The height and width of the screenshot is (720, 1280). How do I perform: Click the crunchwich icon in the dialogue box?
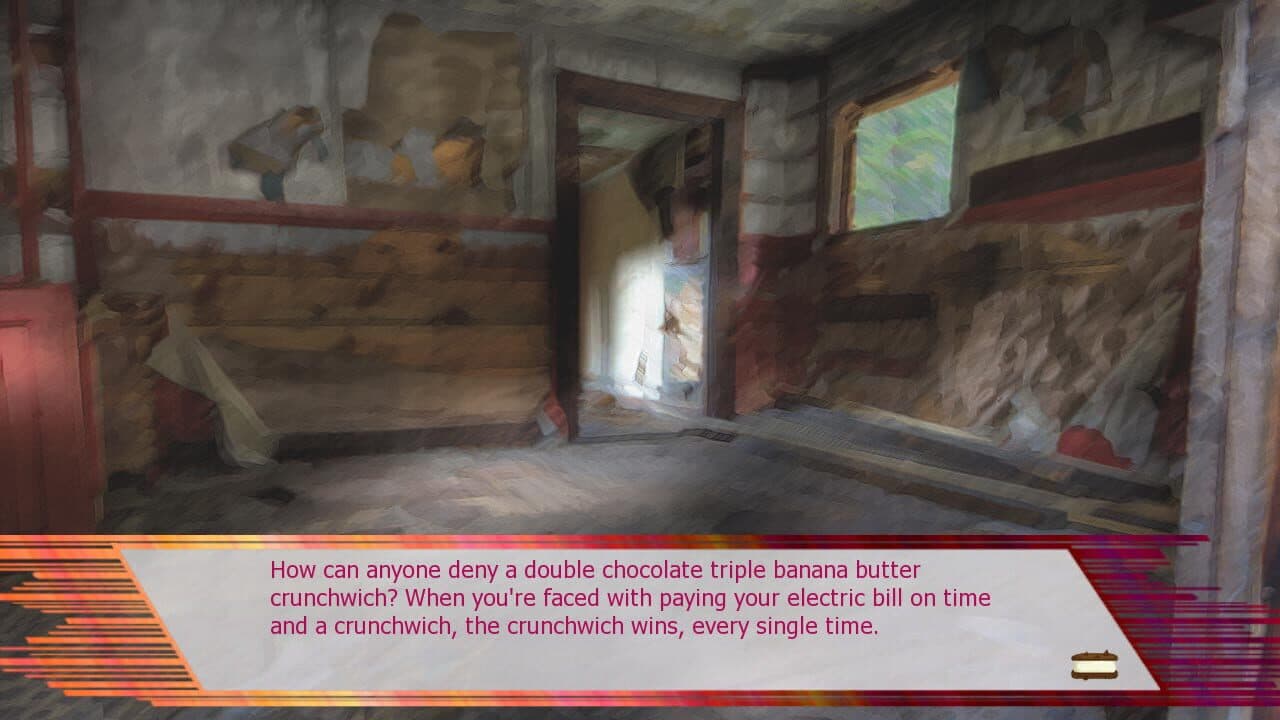click(x=1097, y=664)
